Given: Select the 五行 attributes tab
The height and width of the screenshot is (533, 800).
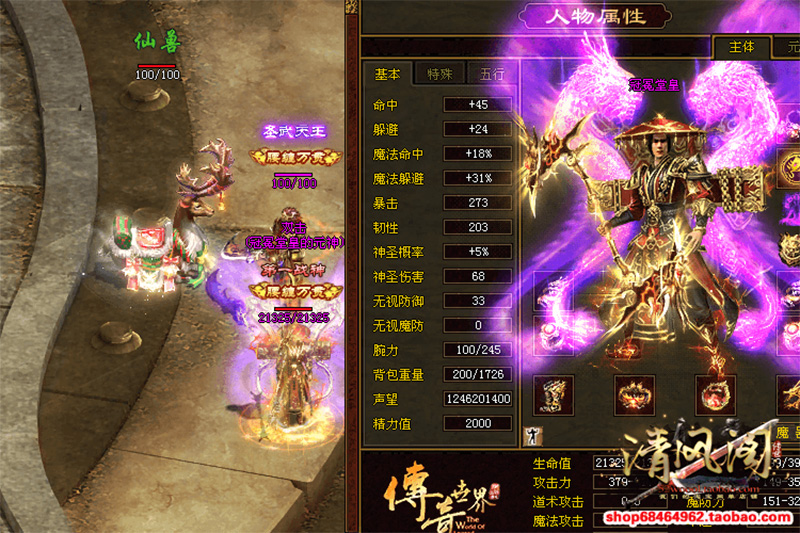Looking at the screenshot, I should [492, 74].
